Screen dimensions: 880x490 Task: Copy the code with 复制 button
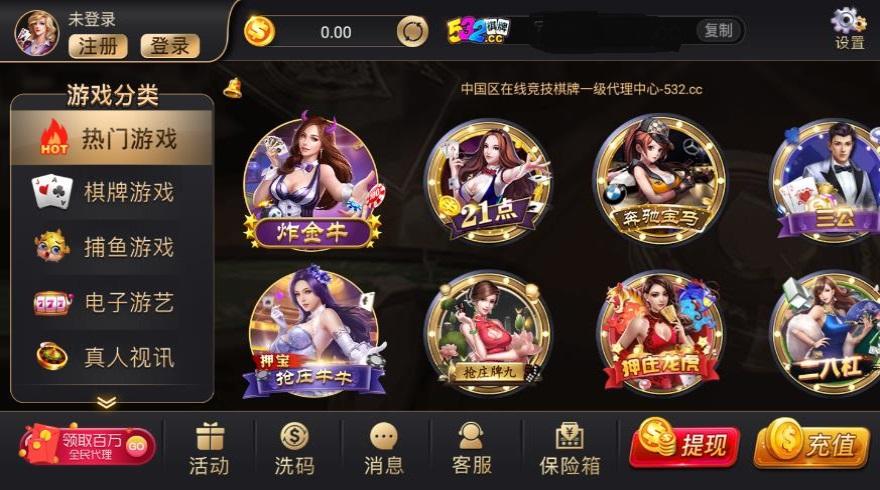718,31
